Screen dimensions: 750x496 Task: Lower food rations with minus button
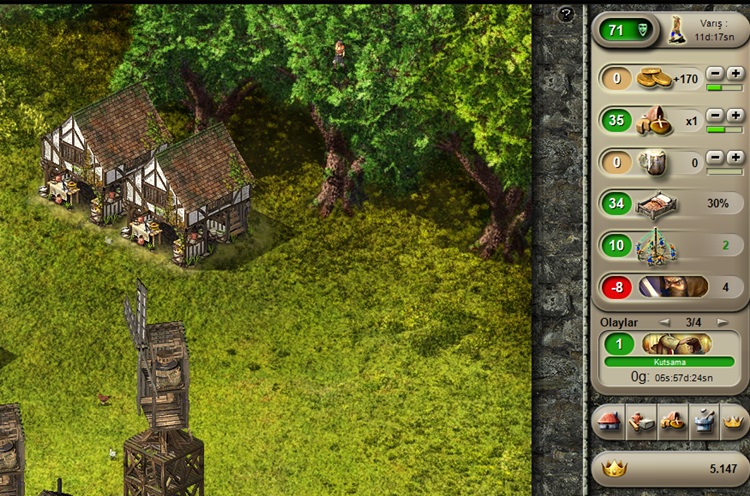point(716,115)
